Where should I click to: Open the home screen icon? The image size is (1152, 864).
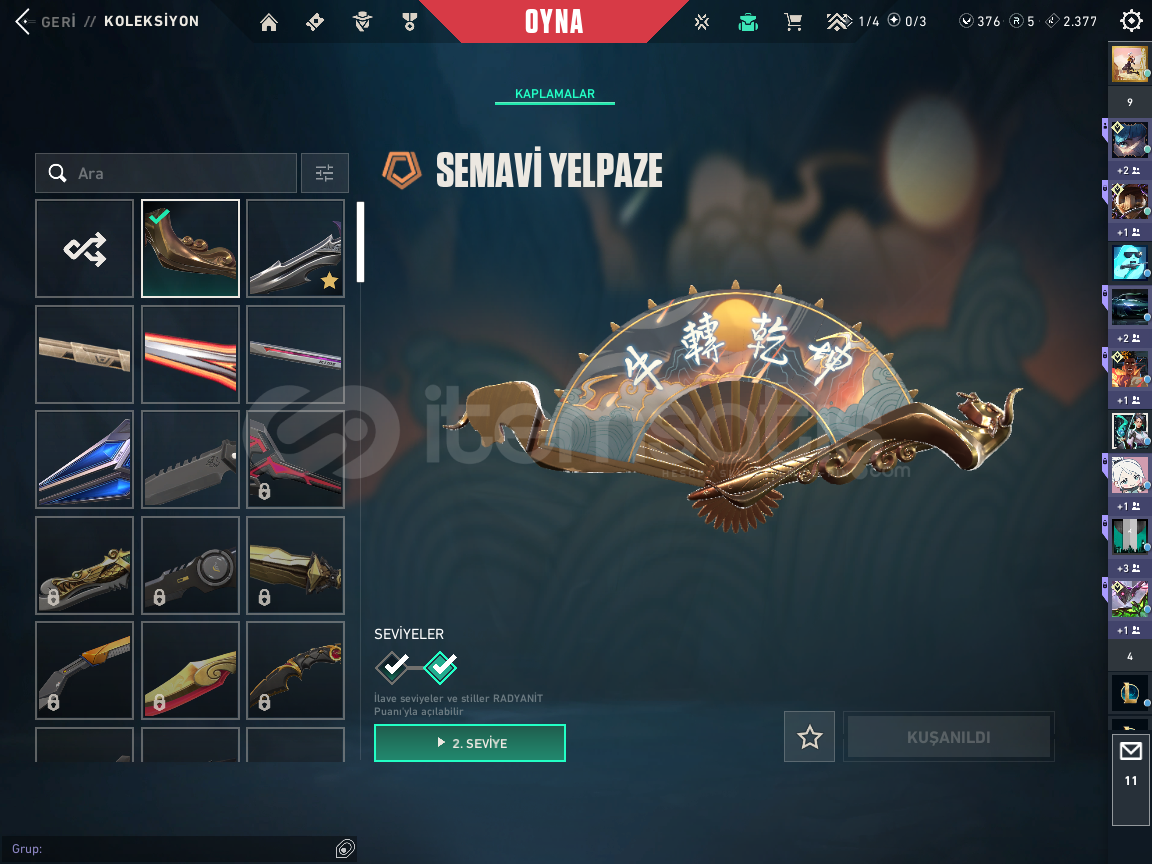pyautogui.click(x=269, y=22)
